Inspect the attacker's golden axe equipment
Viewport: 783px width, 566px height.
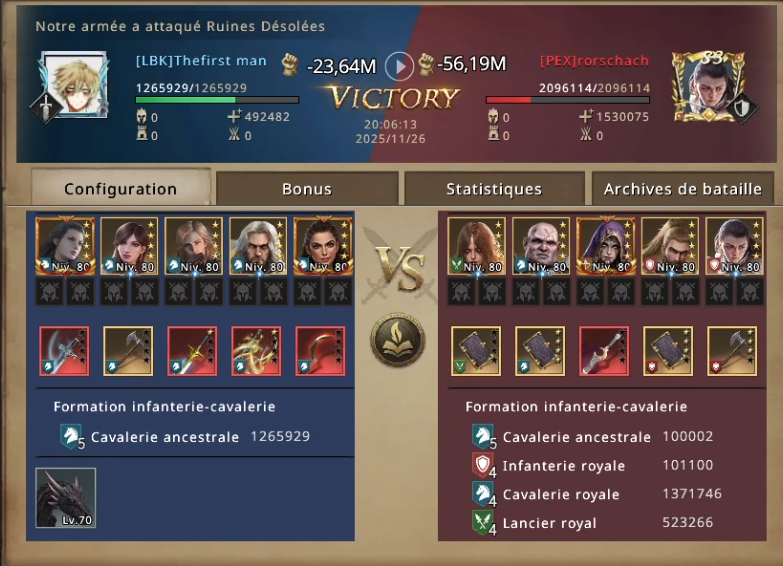(x=129, y=351)
